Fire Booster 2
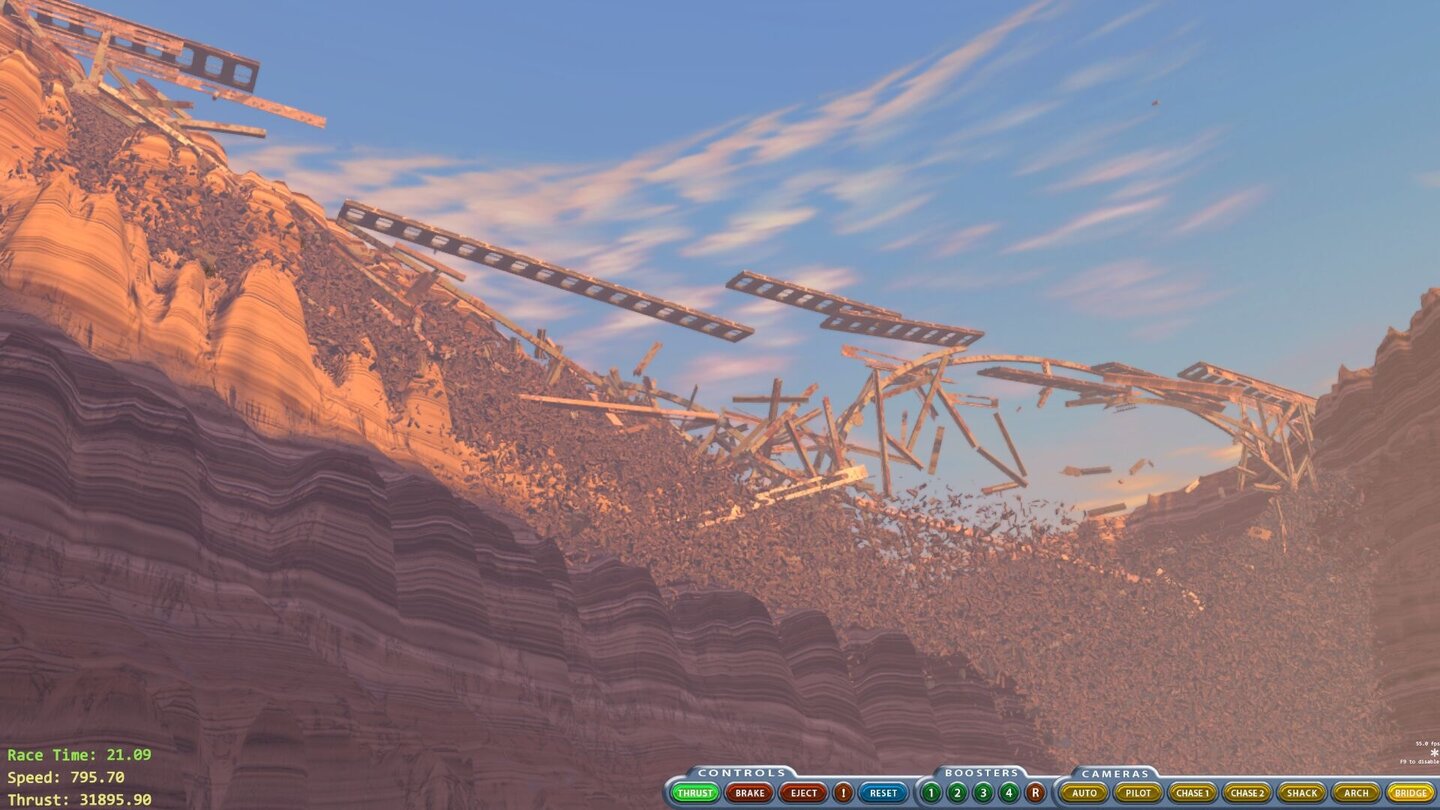Viewport: 1440px width, 810px height. 956,792
